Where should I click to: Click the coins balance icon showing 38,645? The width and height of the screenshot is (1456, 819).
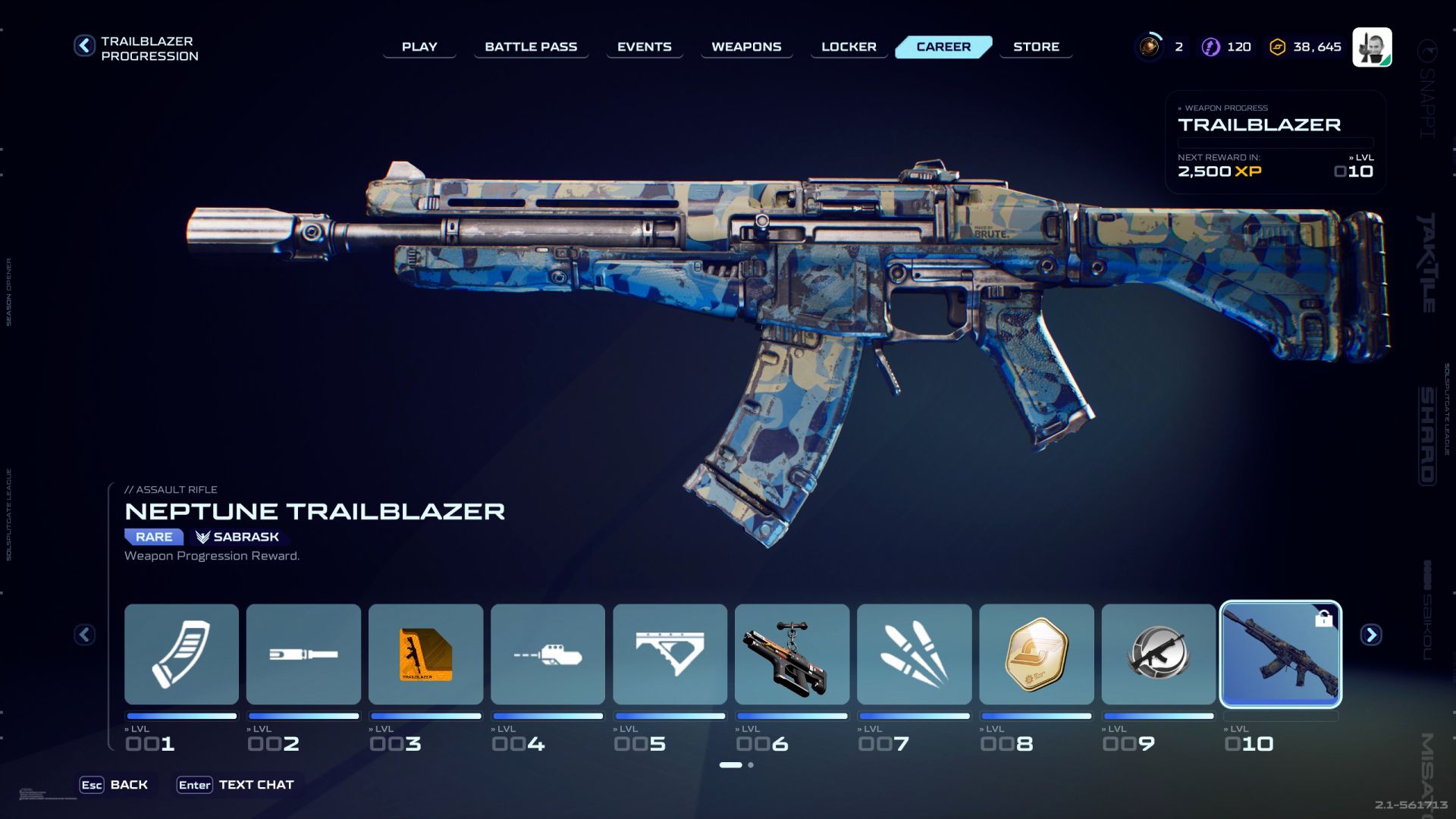pyautogui.click(x=1276, y=46)
